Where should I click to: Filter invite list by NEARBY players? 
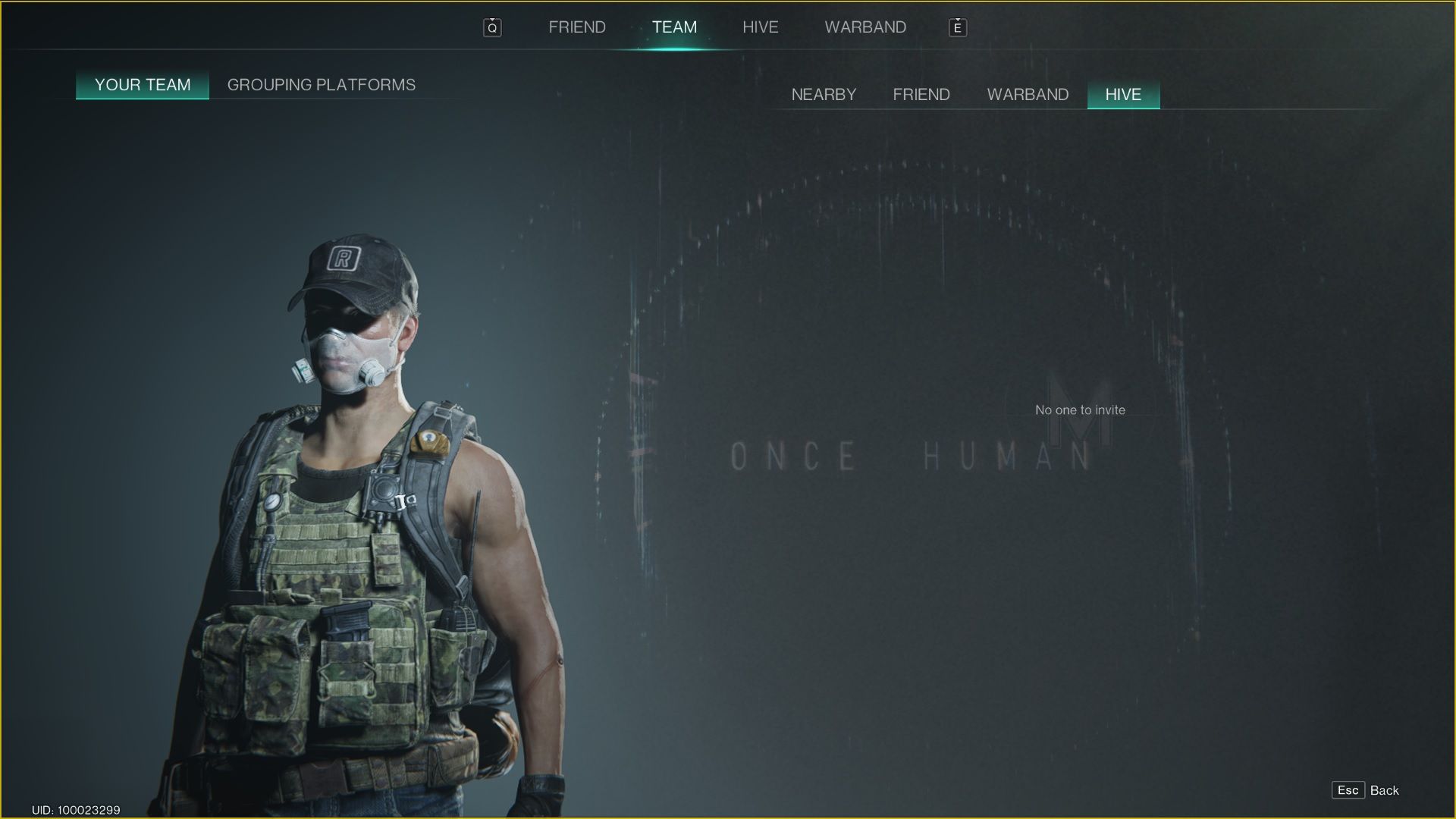[x=824, y=94]
